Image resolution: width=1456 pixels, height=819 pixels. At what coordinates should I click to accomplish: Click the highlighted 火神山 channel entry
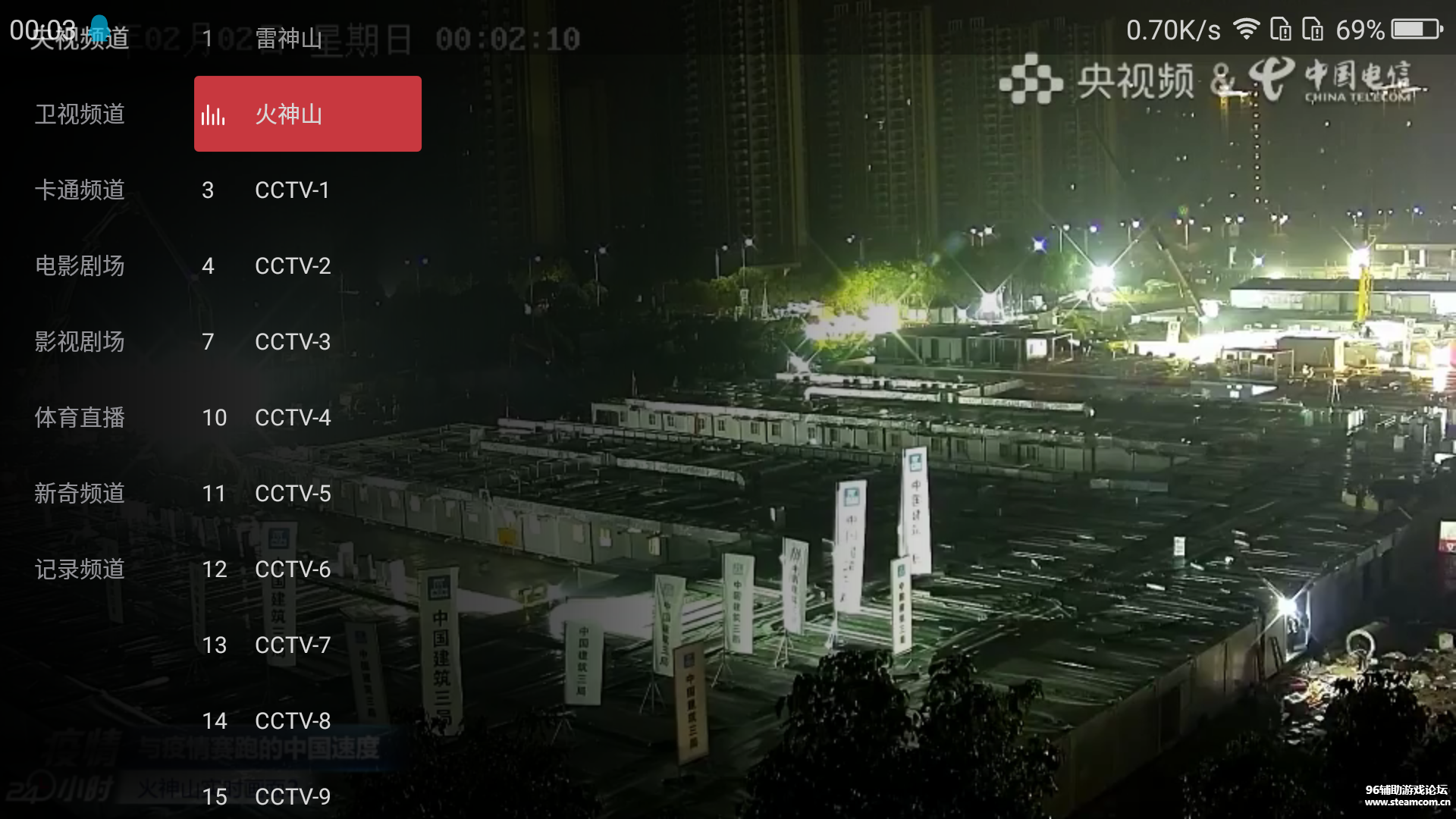[x=306, y=115]
